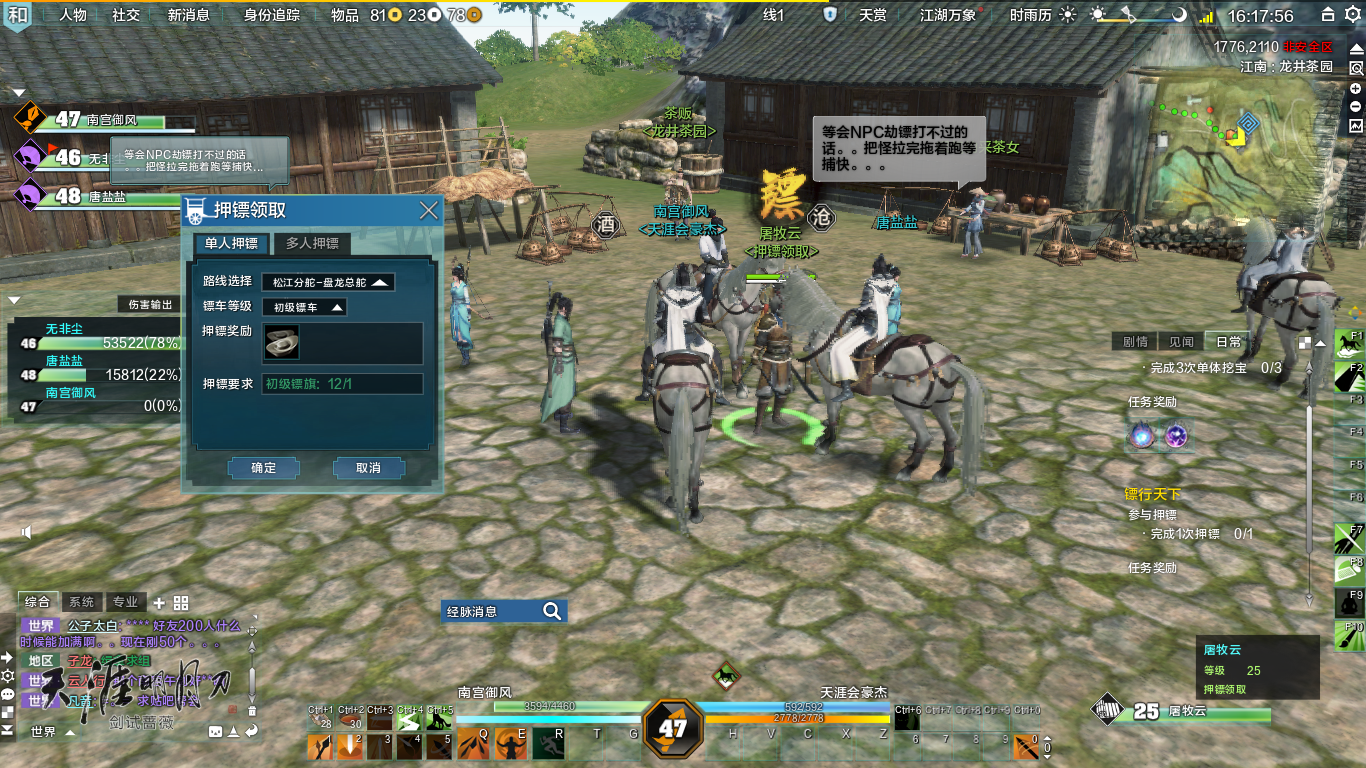The height and width of the screenshot is (768, 1366).
Task: Select the 单人押镖 tab
Action: click(231, 243)
